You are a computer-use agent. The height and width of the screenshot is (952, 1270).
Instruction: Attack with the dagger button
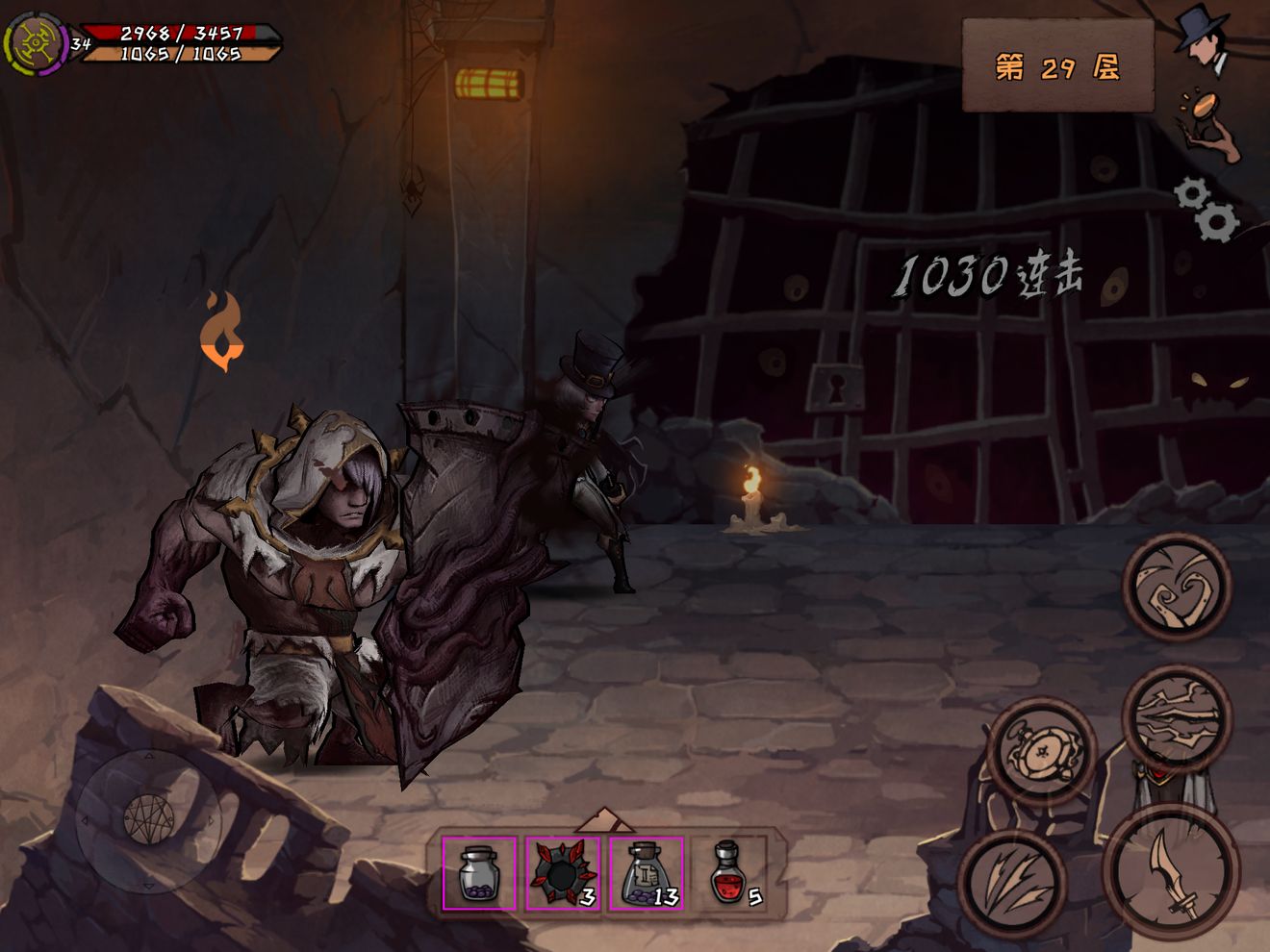1172,871
